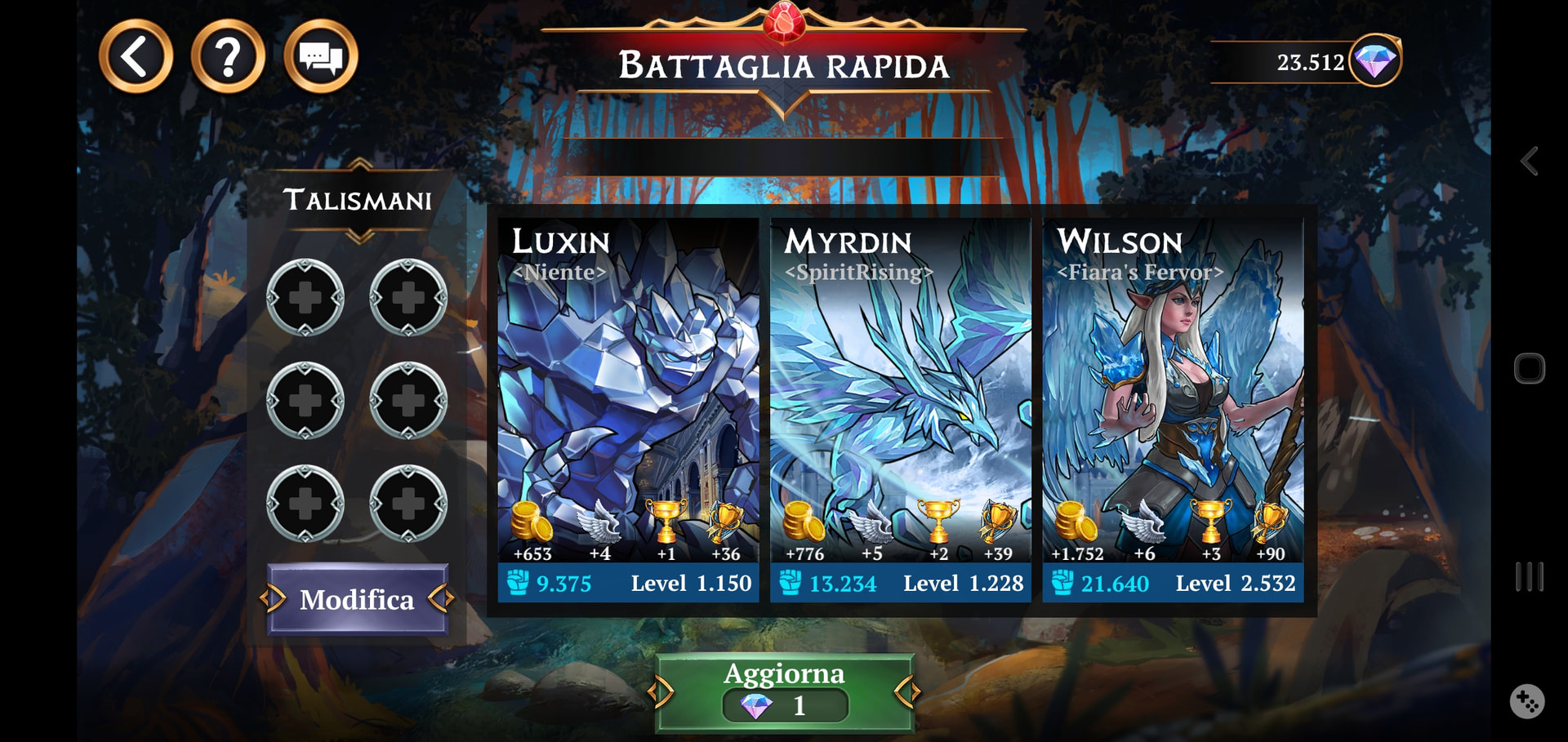
Task: Click the Modifica talismans button
Action: coord(357,599)
